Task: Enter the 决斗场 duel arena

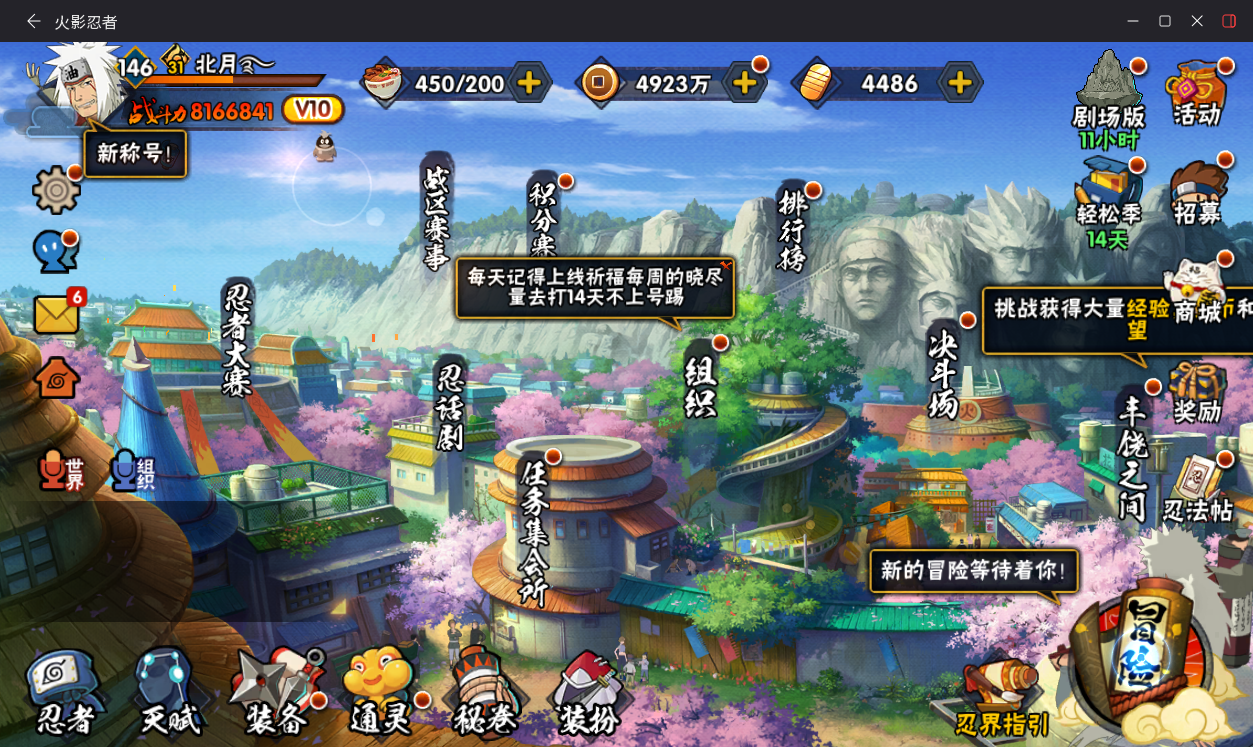Action: click(x=943, y=375)
